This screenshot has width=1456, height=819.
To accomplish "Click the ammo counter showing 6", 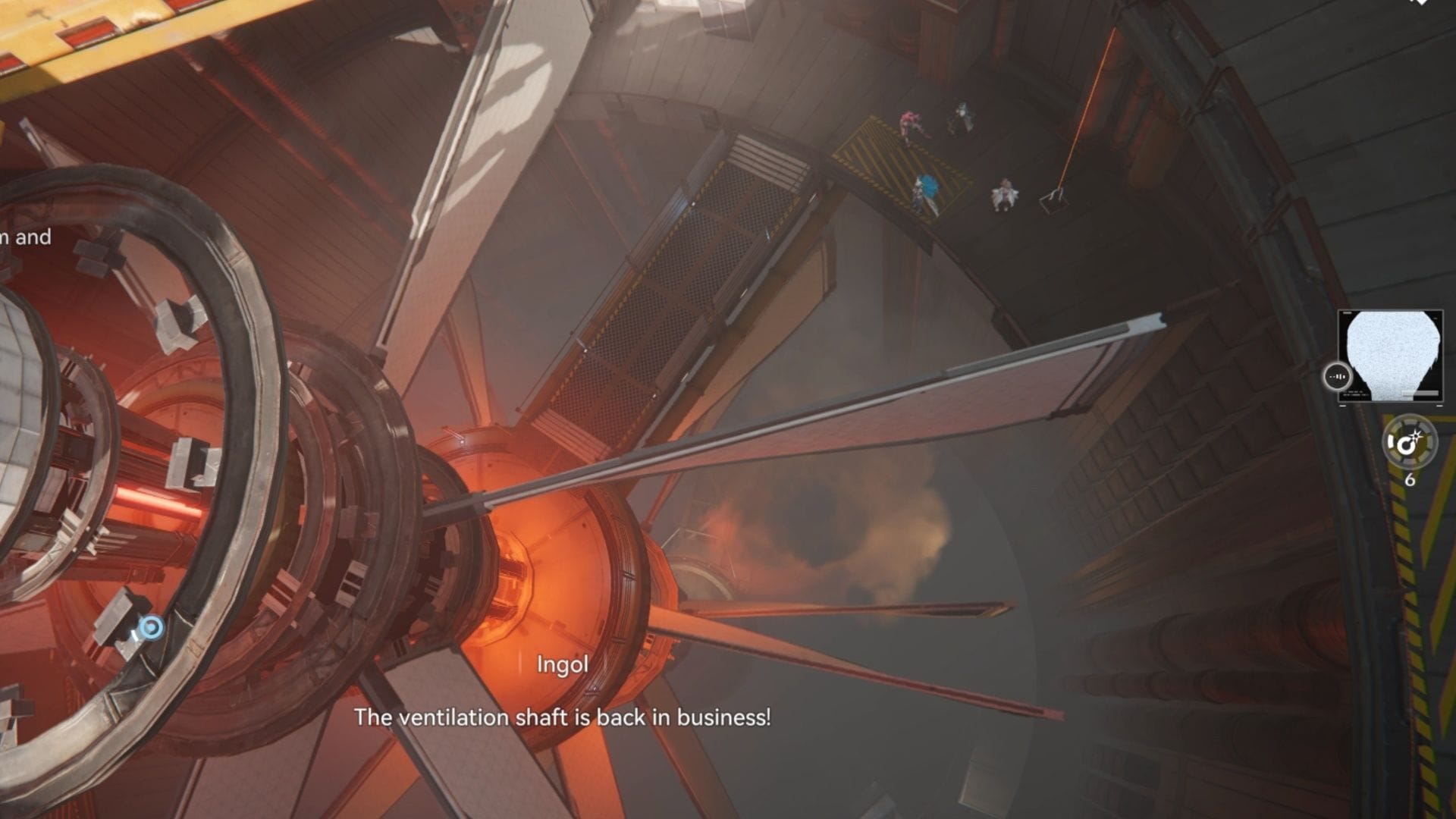I will 1410,479.
